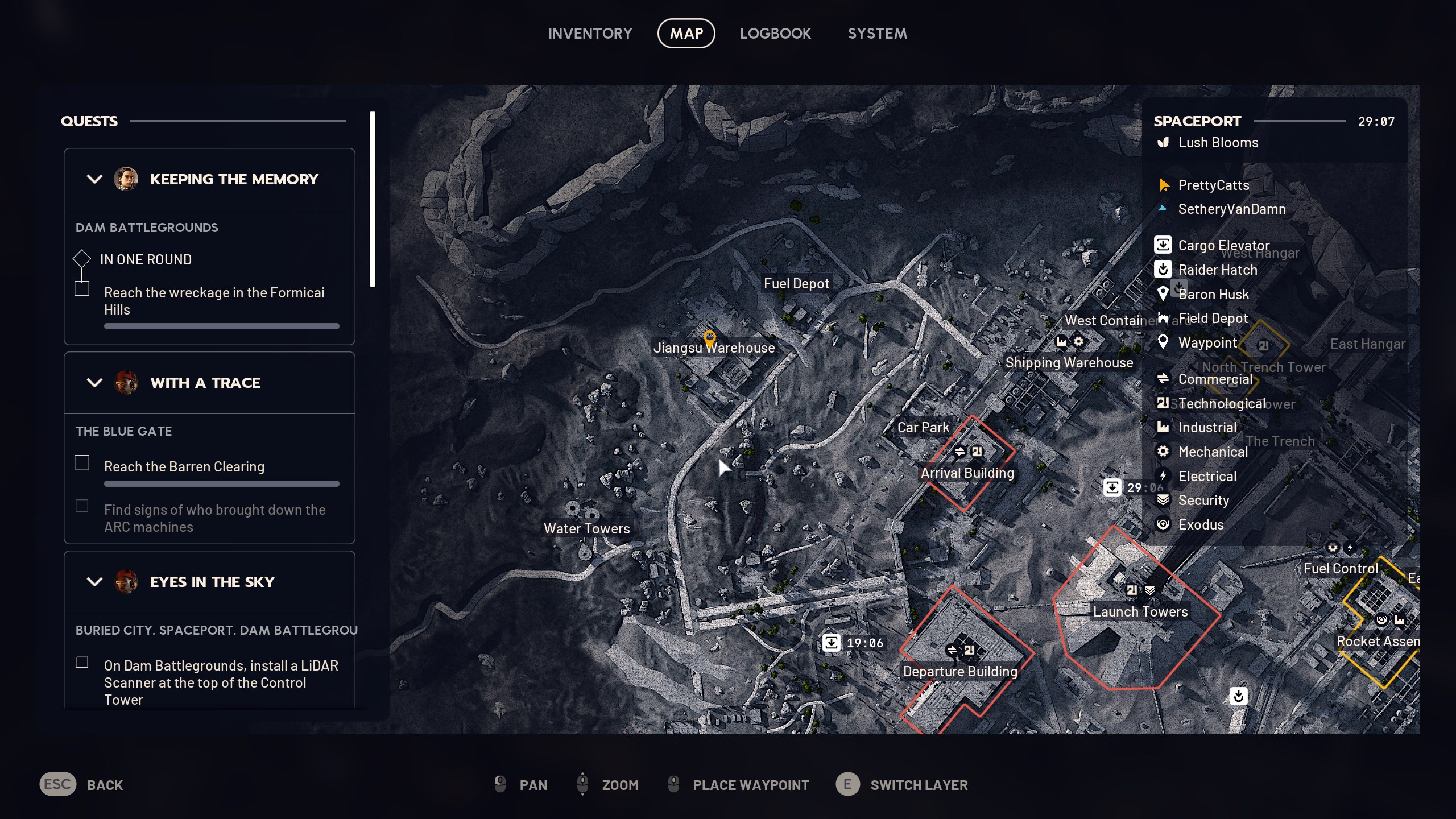The width and height of the screenshot is (1456, 819).
Task: Click the Jiangsu Warehouse yellow waypoint pin
Action: [x=709, y=339]
